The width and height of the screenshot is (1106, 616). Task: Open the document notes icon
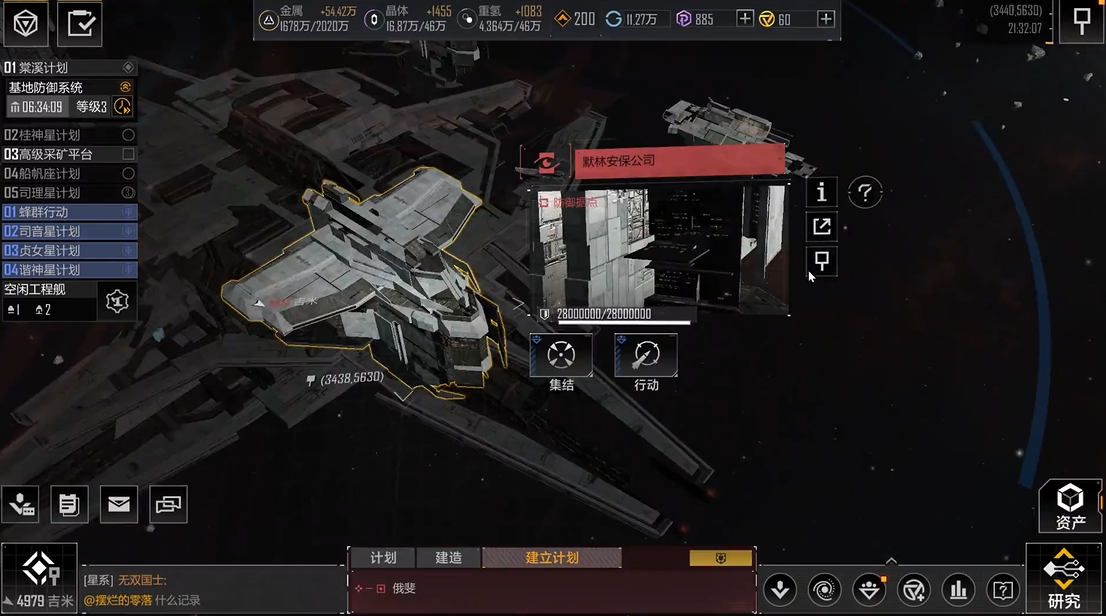[69, 505]
